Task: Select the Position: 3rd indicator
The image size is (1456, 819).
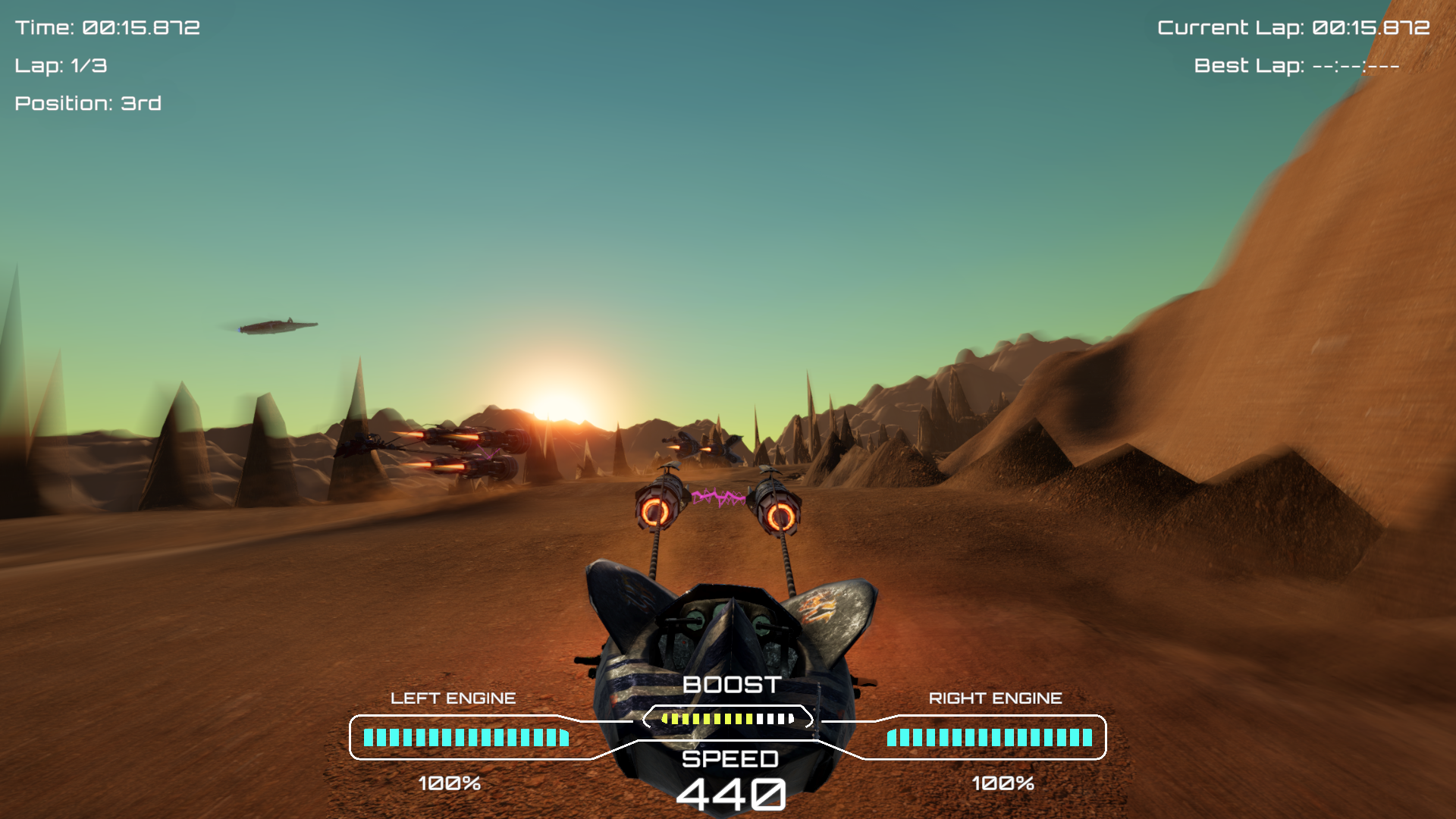Action: point(87,104)
